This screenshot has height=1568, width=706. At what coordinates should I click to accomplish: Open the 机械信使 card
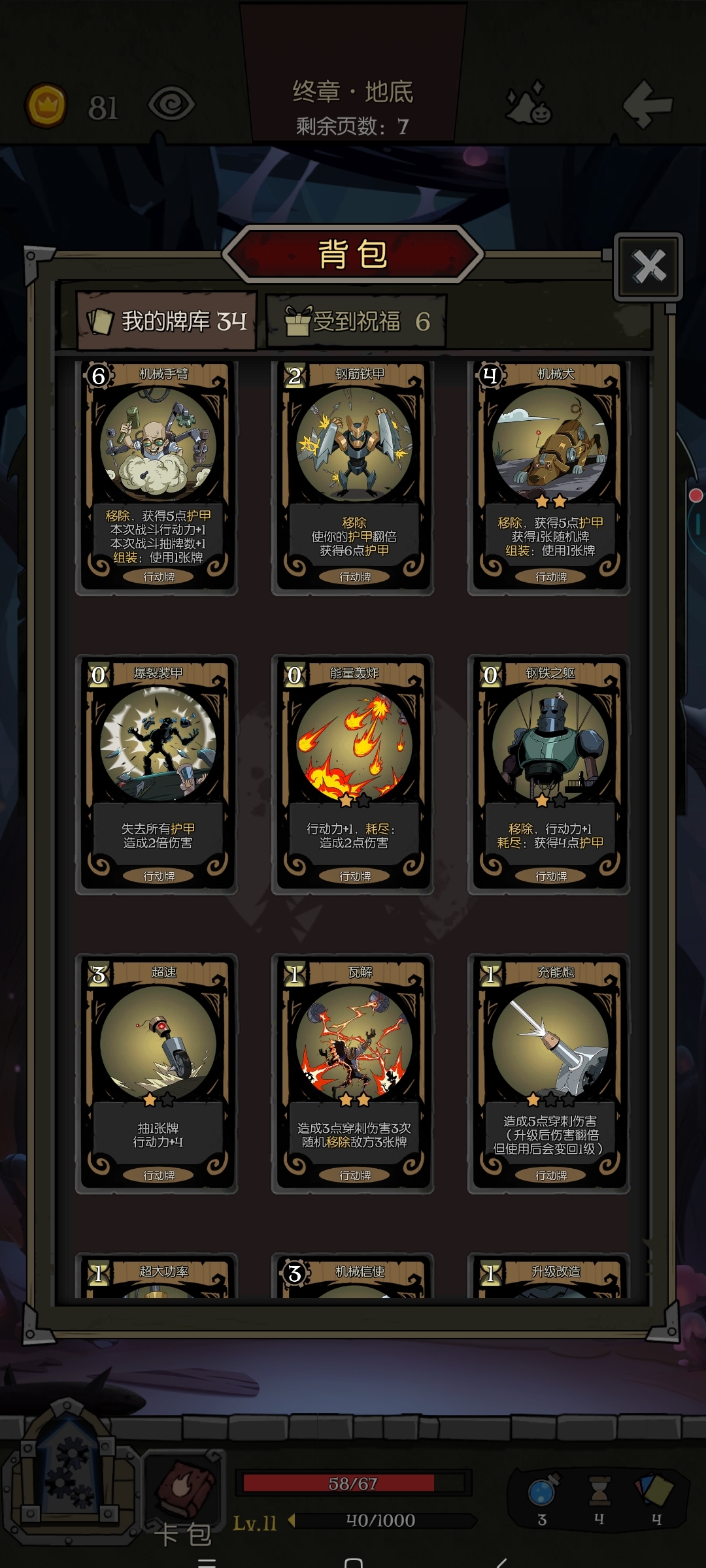coord(353,1277)
